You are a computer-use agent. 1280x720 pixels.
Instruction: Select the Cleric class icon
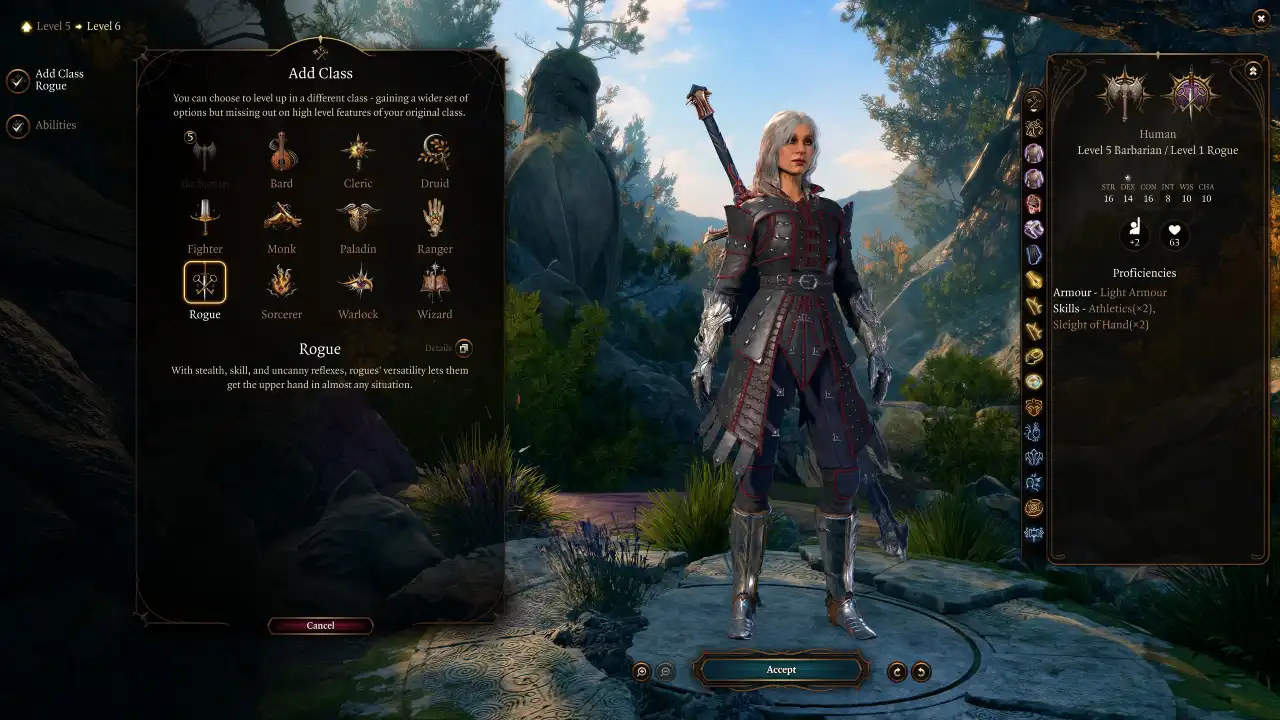pyautogui.click(x=357, y=158)
